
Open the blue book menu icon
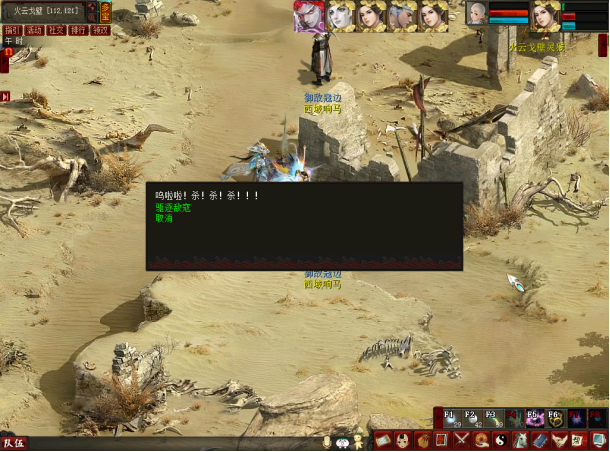point(540,441)
